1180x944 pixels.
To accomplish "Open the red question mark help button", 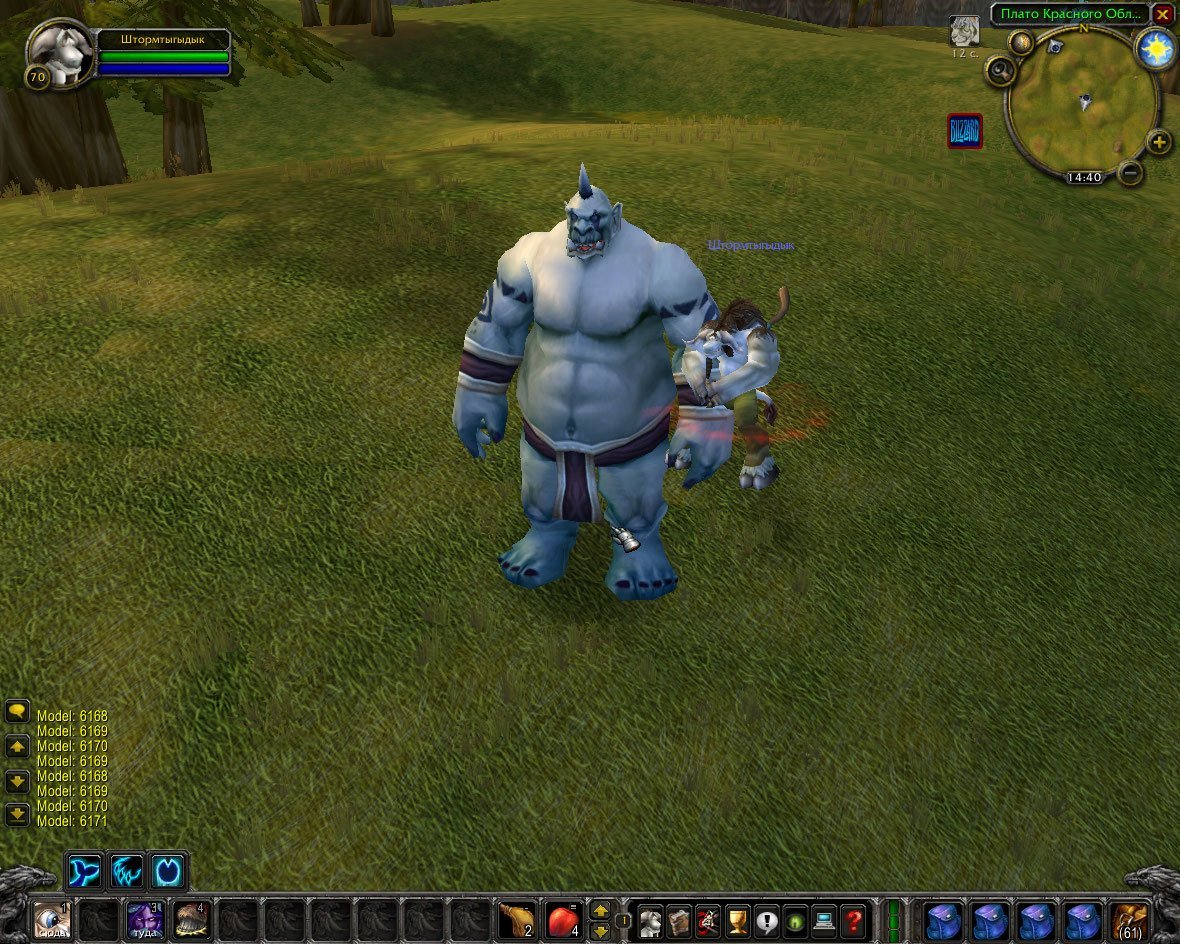I will tap(853, 919).
